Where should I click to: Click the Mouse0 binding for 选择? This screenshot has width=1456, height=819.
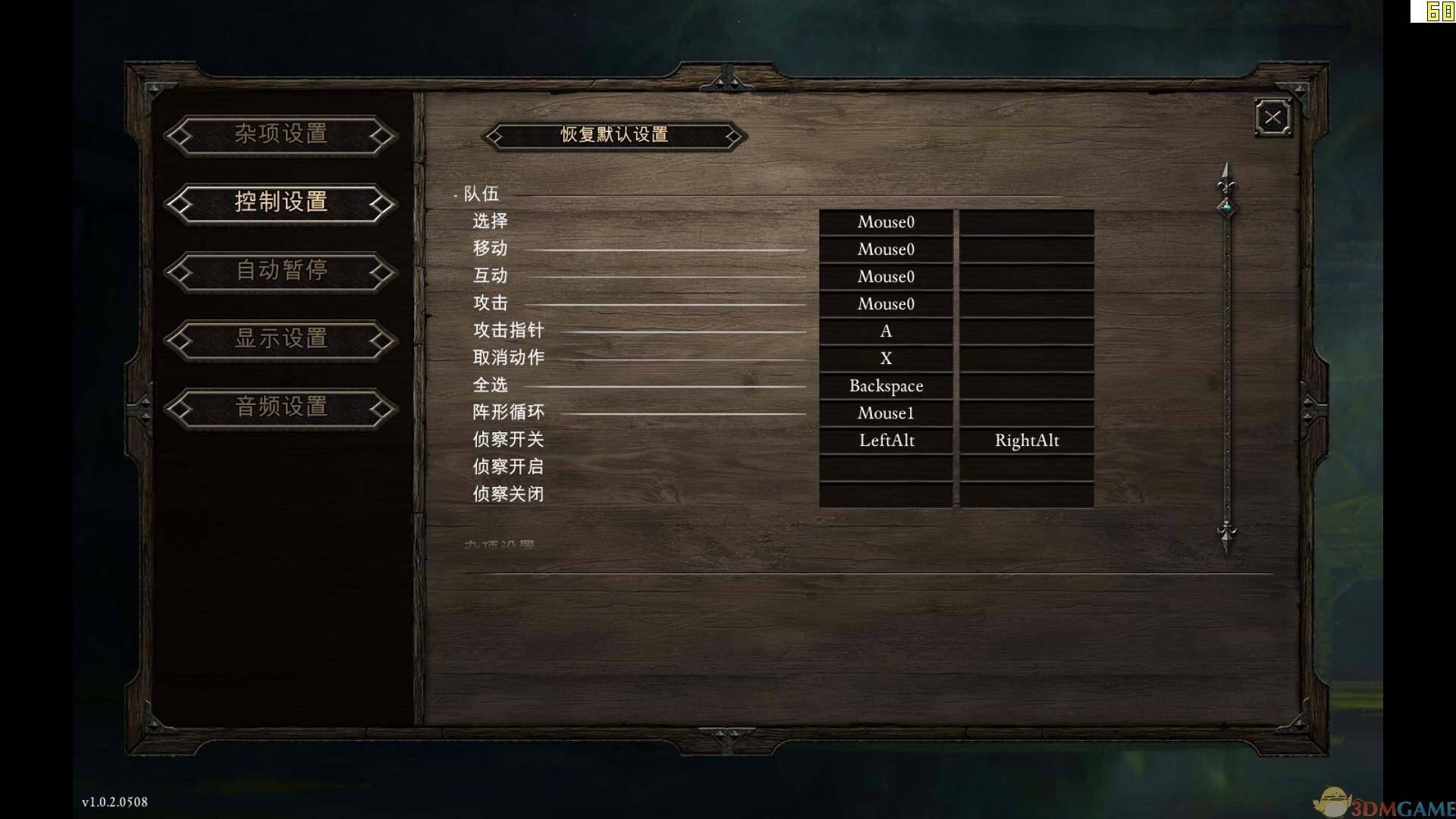886,221
